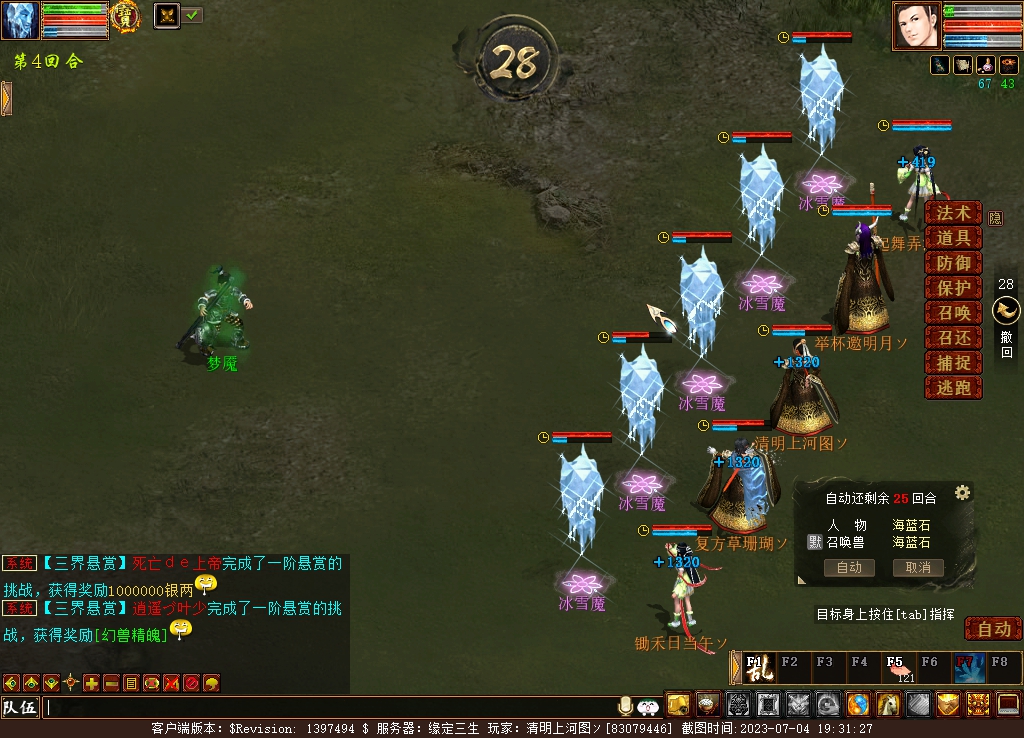The image size is (1024, 738).
Task: Open the 法术 spell menu
Action: [x=952, y=213]
